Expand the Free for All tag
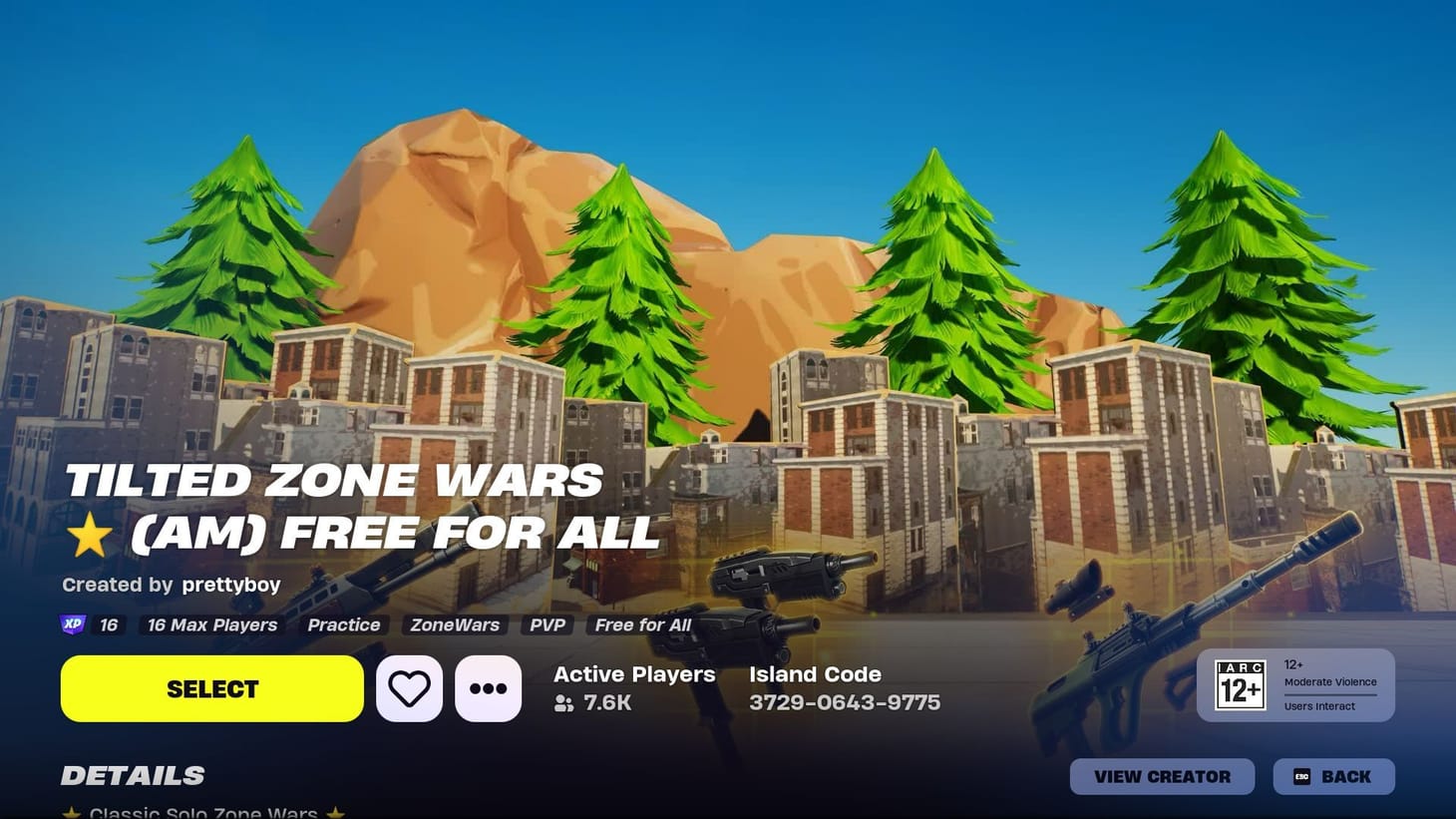The image size is (1456, 819). coord(642,624)
